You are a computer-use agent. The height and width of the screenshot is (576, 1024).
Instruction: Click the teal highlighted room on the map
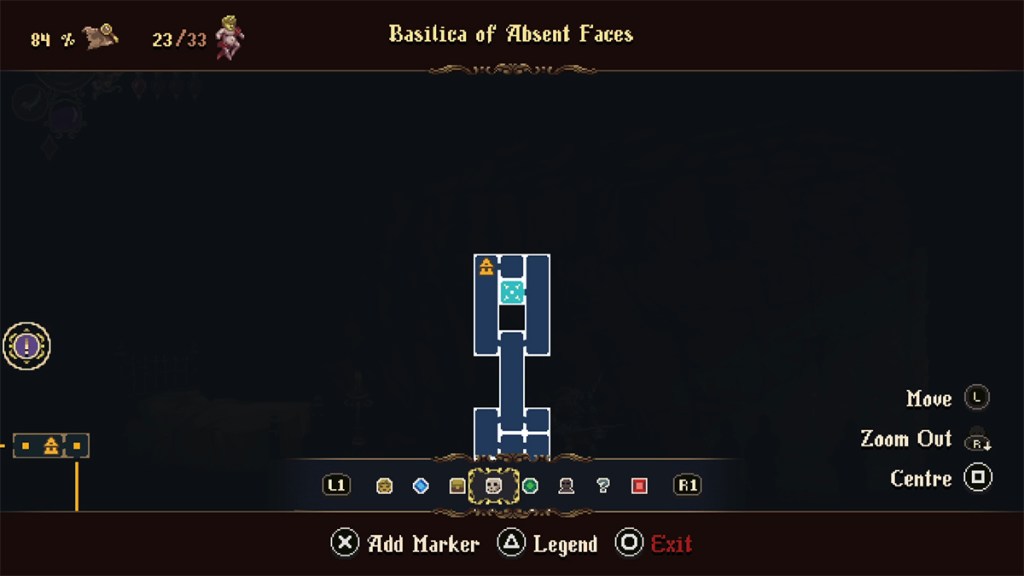[512, 292]
